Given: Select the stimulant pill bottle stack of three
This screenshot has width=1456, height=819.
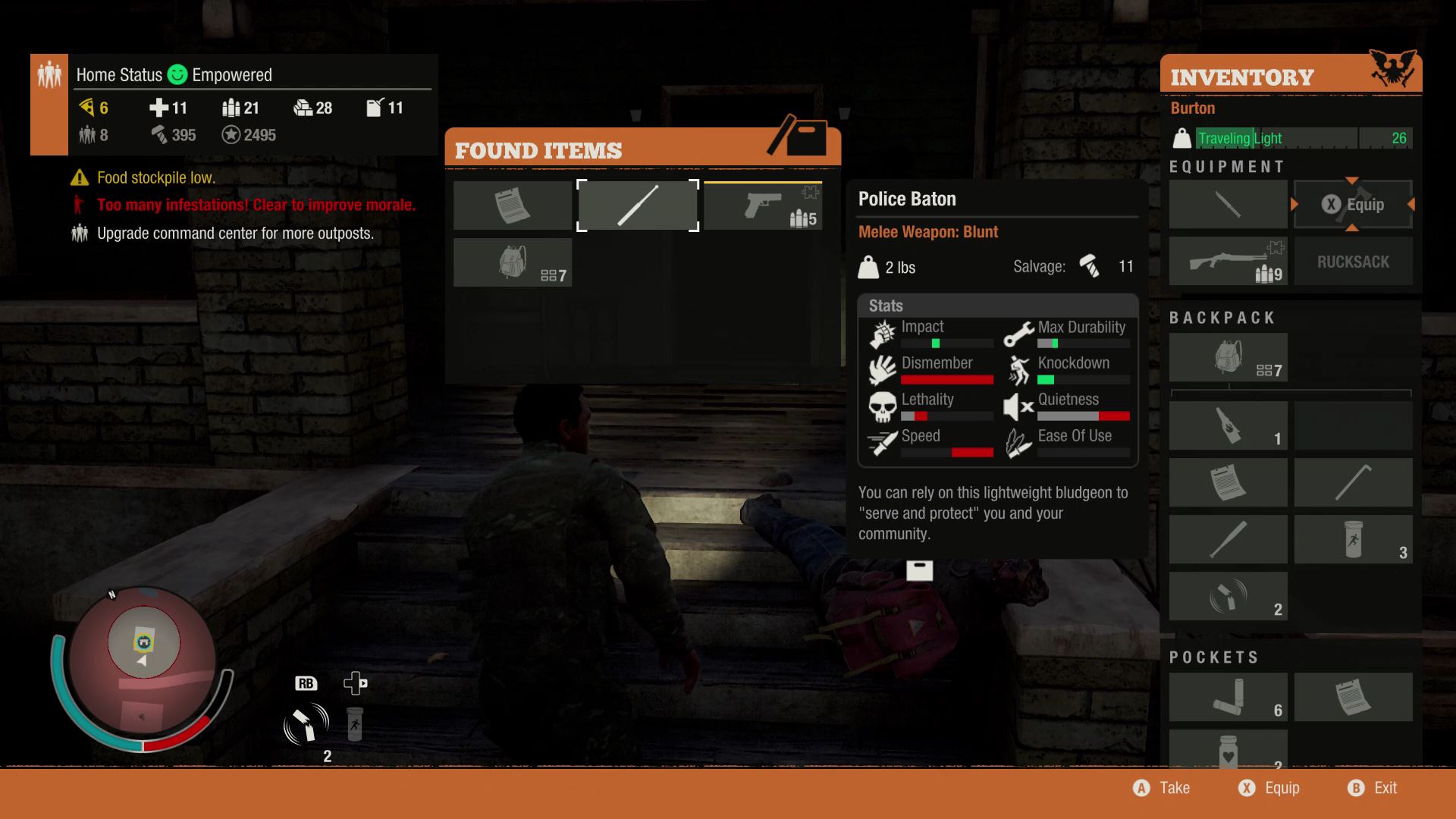Looking at the screenshot, I should 1353,539.
